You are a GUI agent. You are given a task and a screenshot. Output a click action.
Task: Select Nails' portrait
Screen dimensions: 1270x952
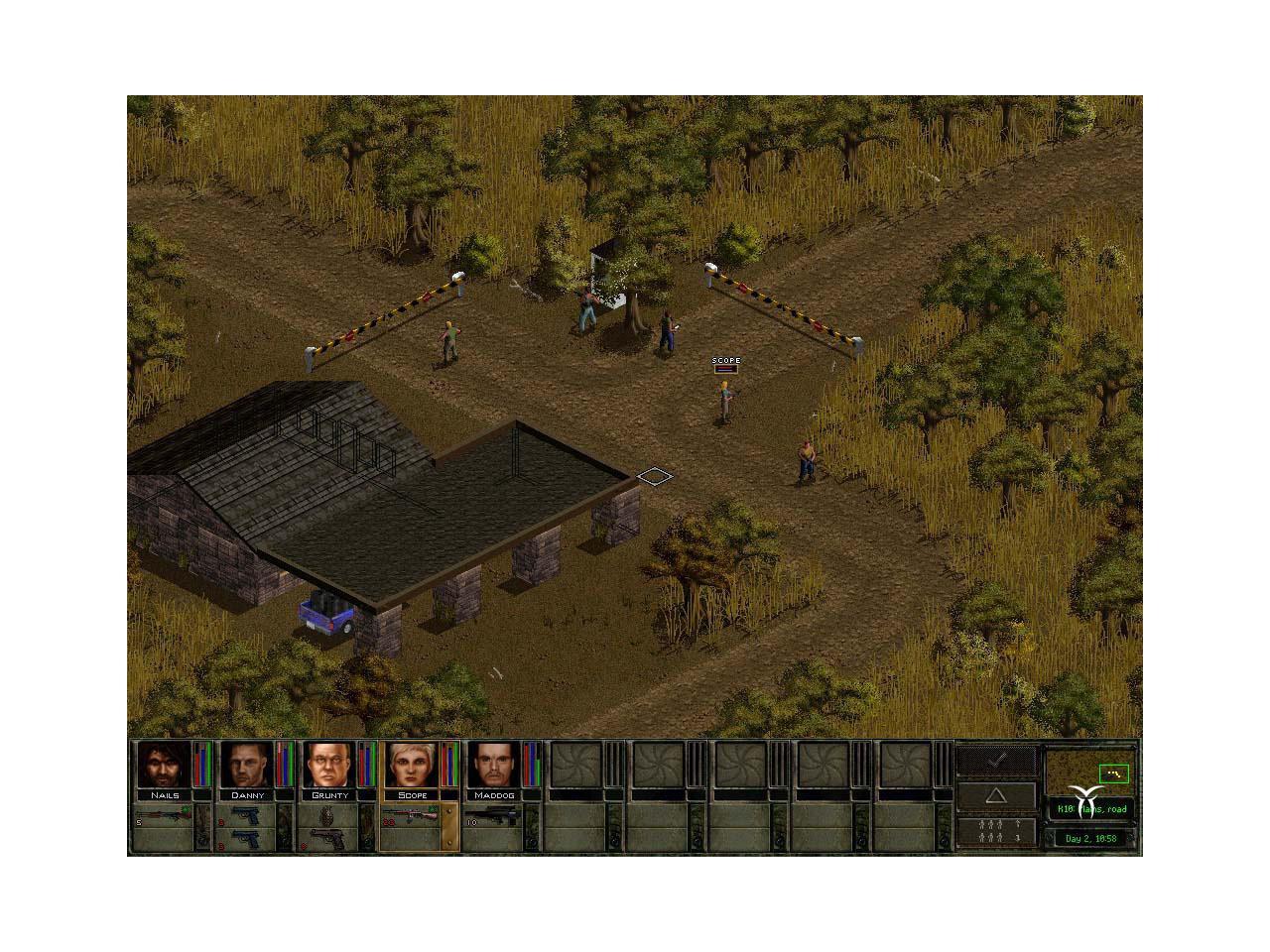pyautogui.click(x=164, y=765)
